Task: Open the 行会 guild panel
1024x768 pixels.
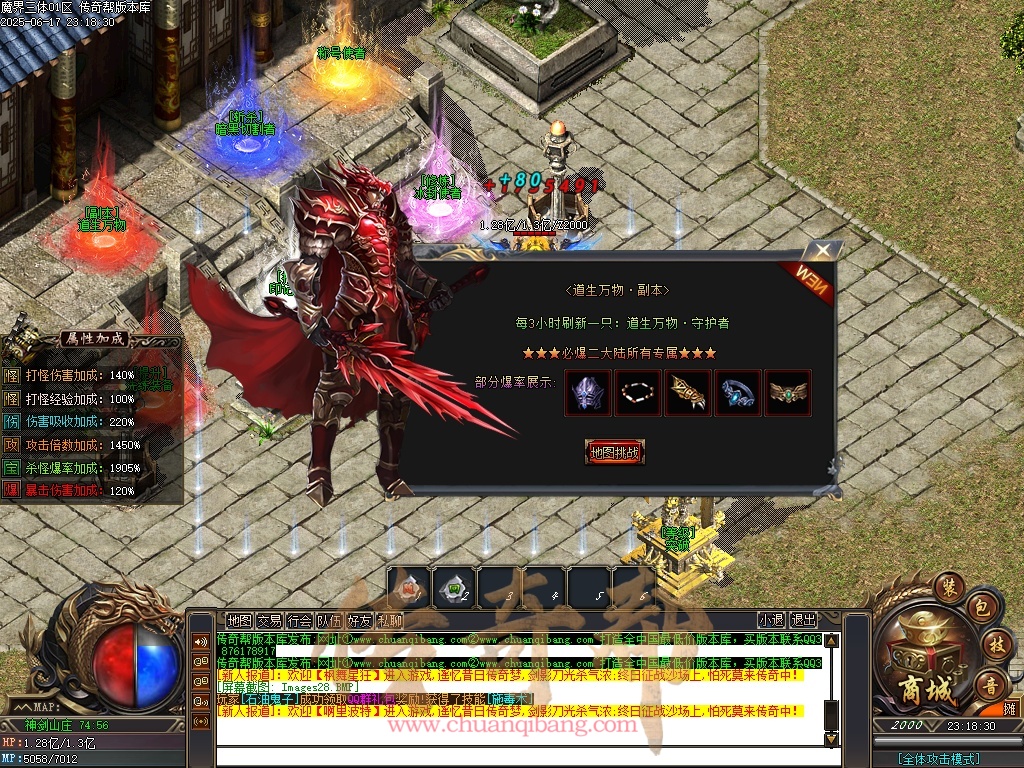Action: point(299,620)
